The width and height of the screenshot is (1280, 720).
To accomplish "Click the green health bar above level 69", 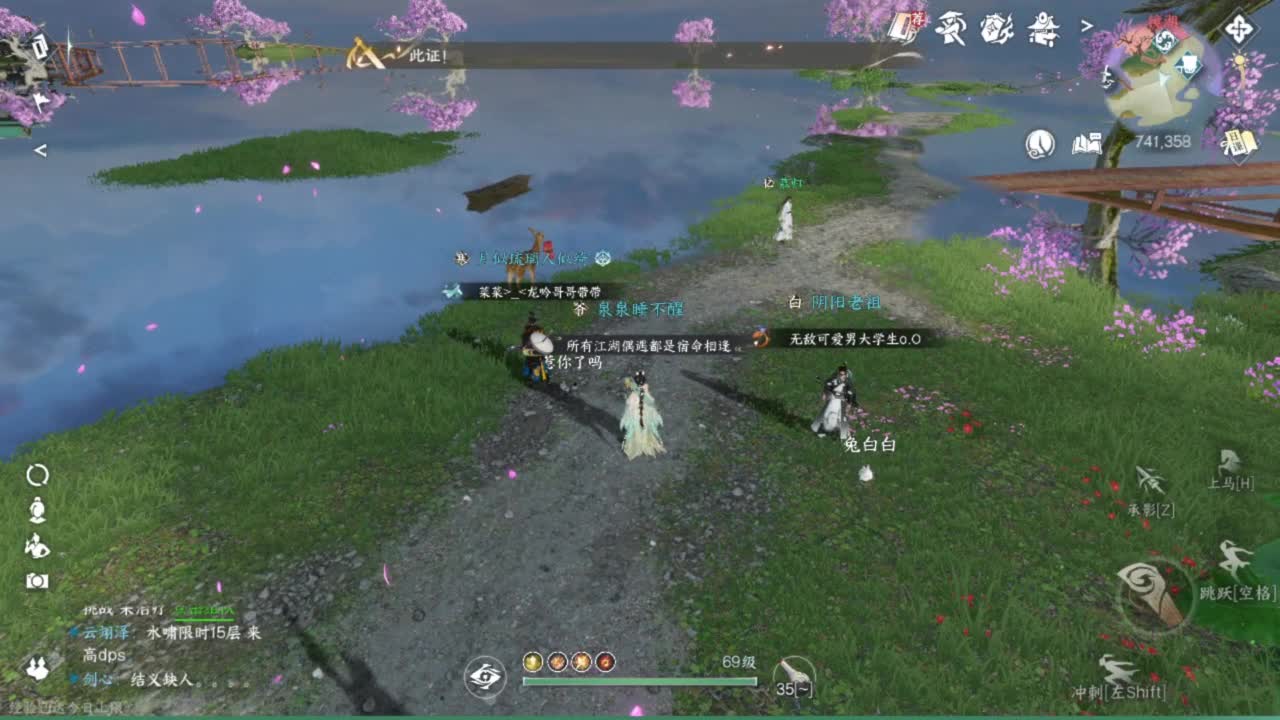I will coord(640,682).
